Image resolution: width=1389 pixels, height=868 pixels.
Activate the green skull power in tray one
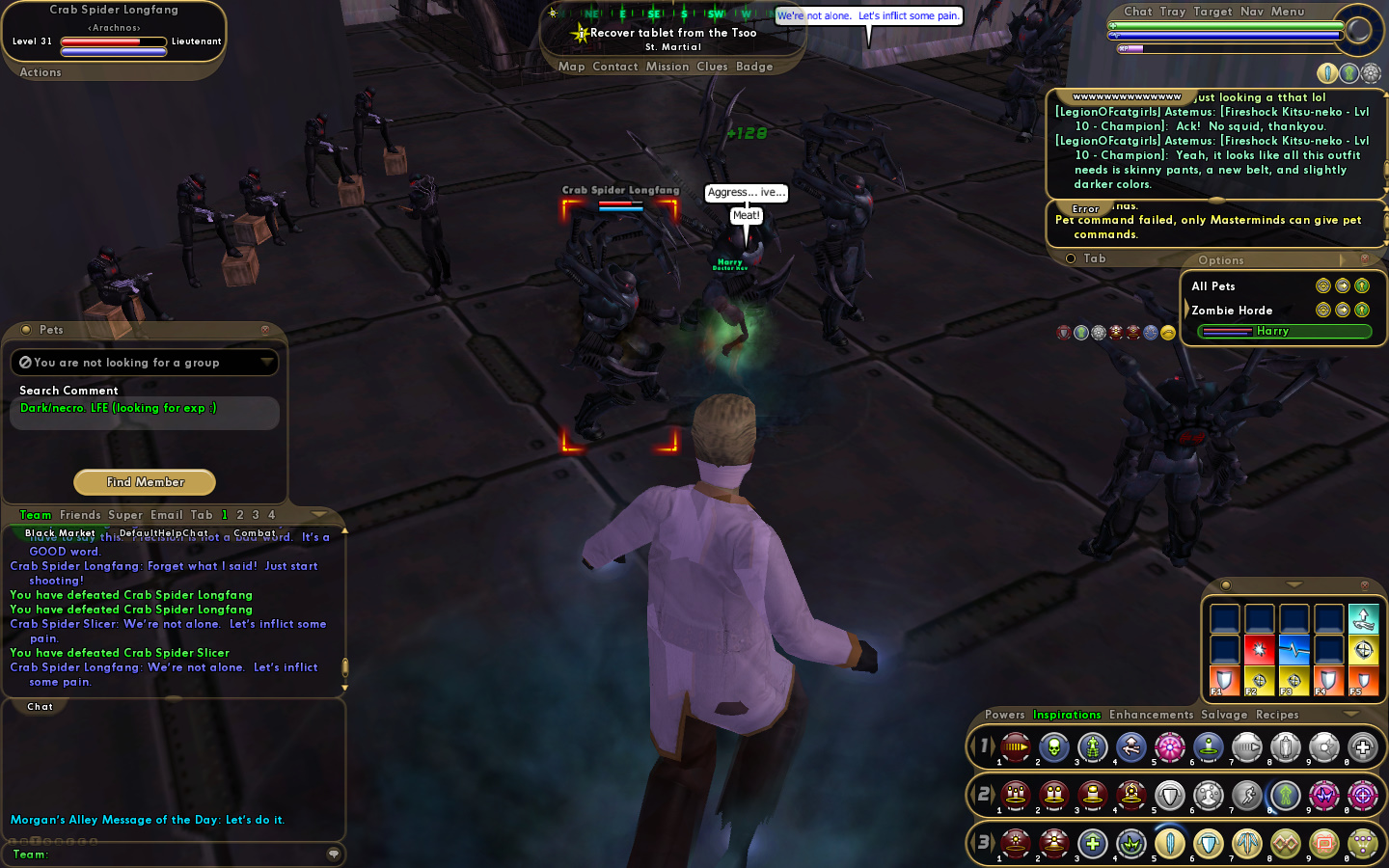click(1053, 746)
